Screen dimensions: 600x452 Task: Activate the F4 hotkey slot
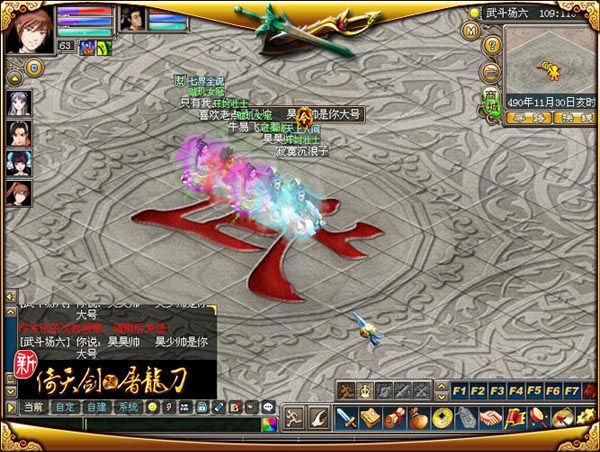pyautogui.click(x=517, y=390)
